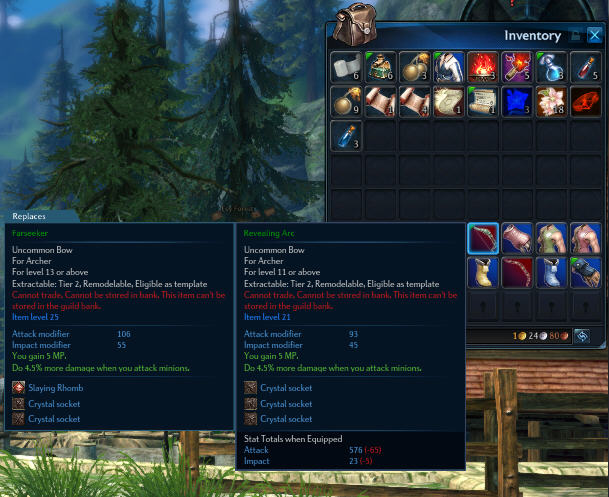
Task: Select the glowing blue crystal stack
Action: point(517,102)
